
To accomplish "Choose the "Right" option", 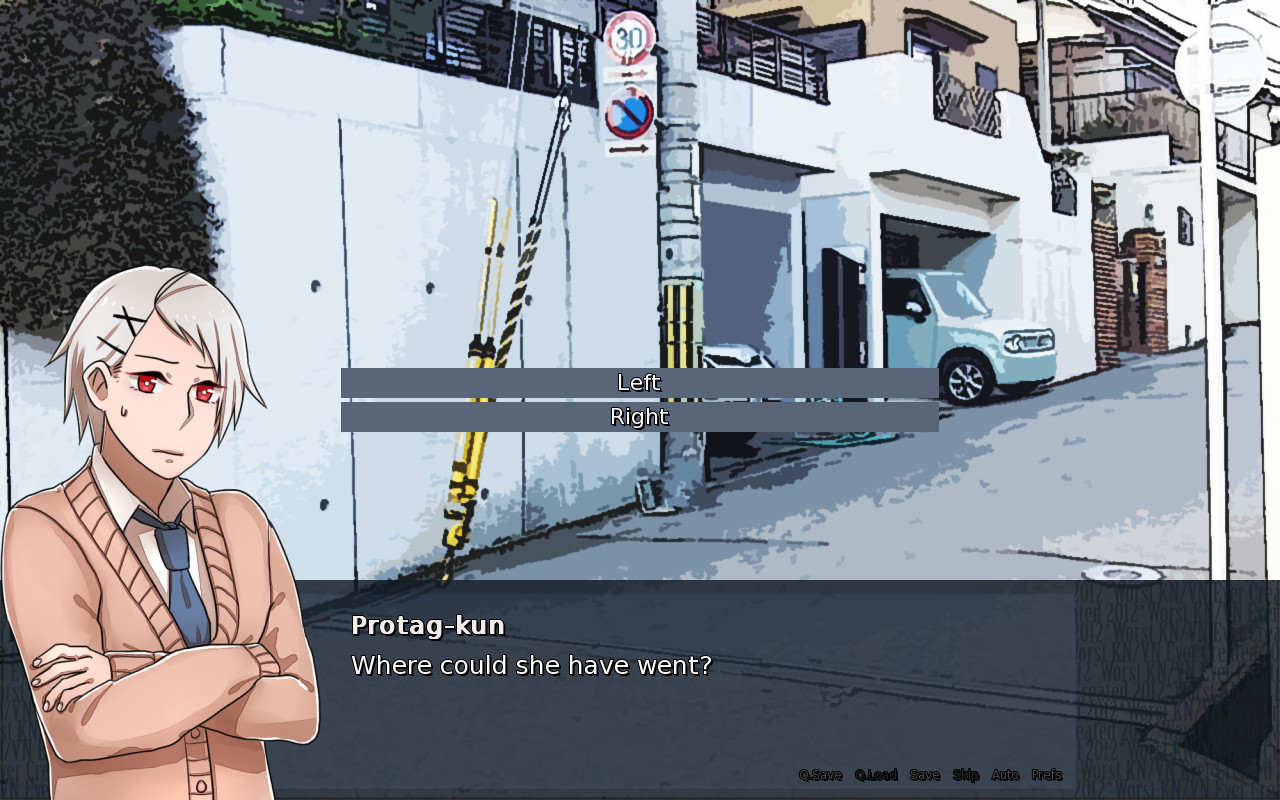I will pos(640,417).
